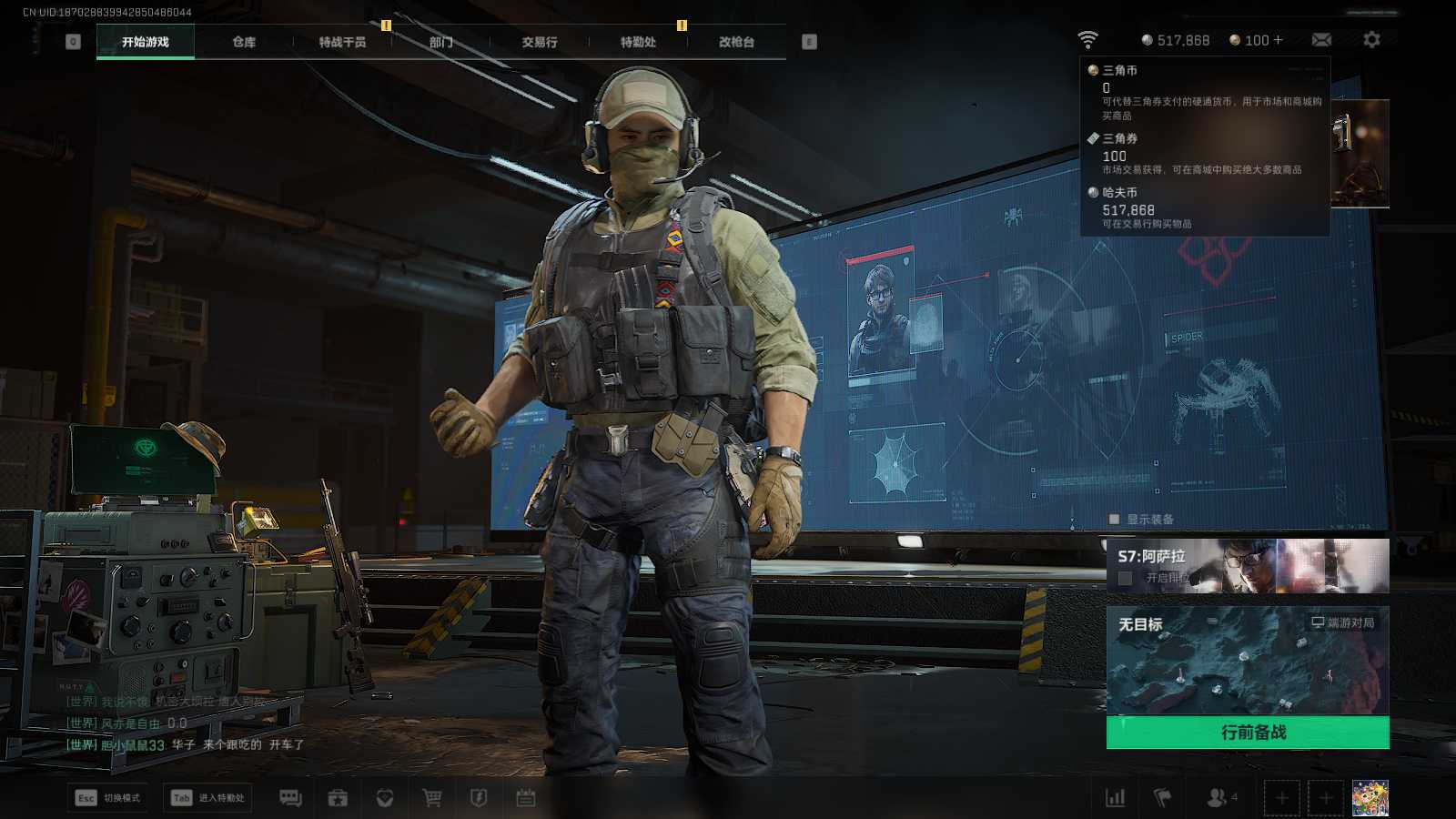Open the 特战干员 operators tab
Viewport: 1456px width, 819px height.
coord(342,42)
